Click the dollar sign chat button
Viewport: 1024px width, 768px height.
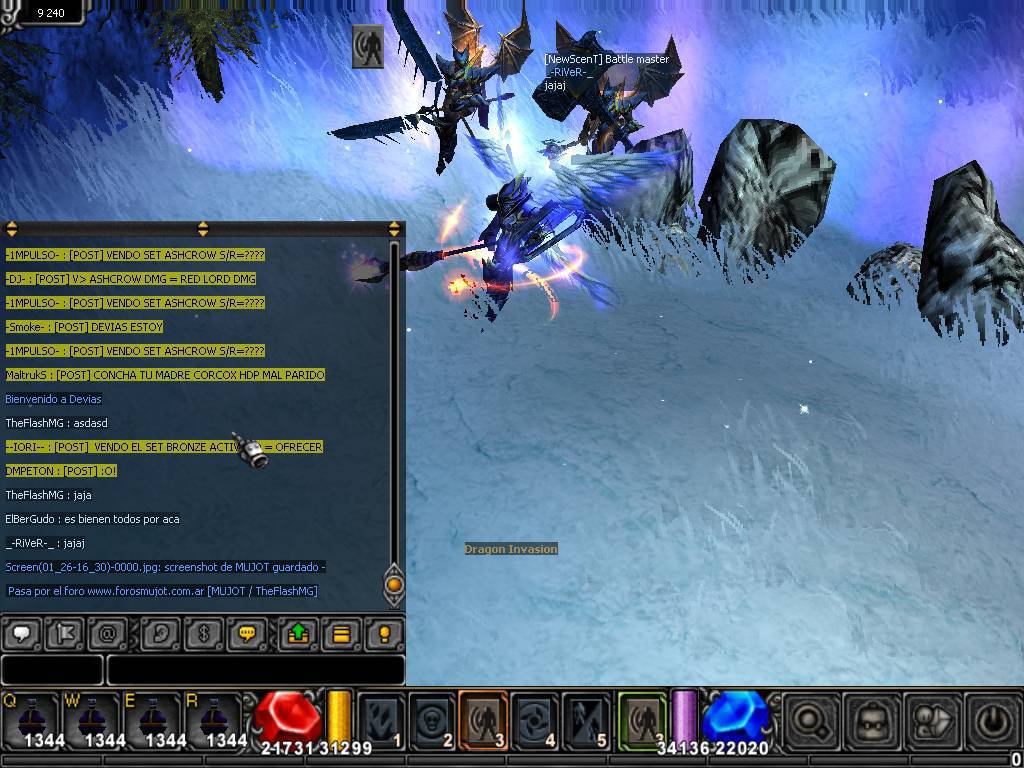pyautogui.click(x=204, y=633)
